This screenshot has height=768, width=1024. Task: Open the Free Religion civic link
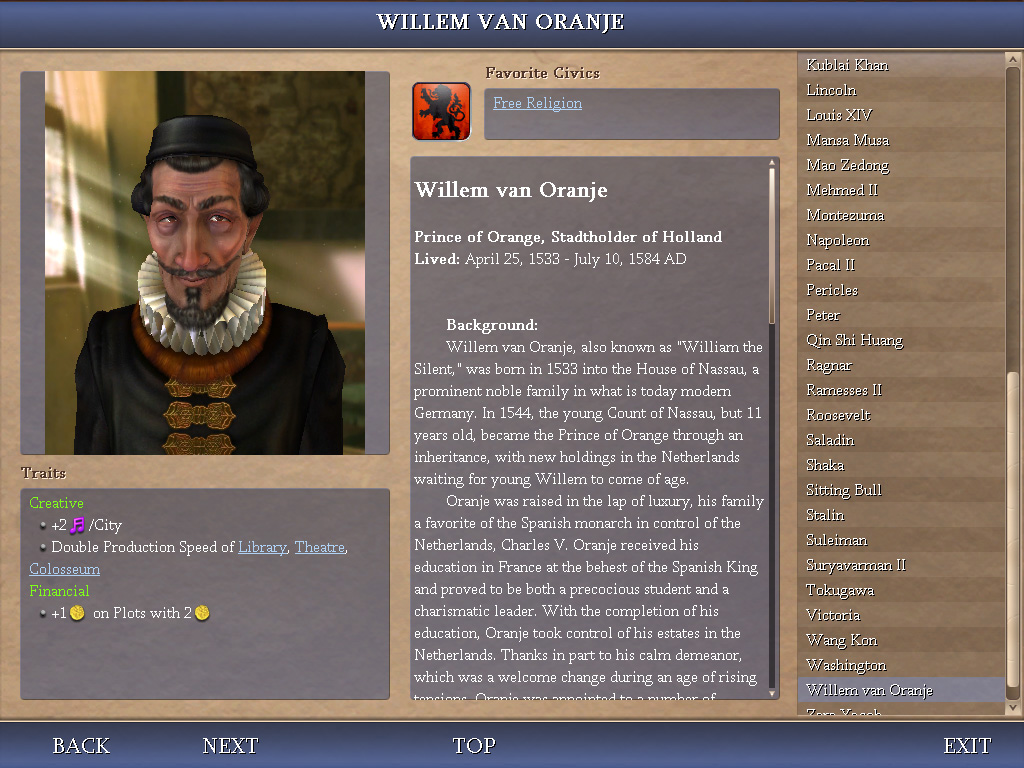point(537,103)
